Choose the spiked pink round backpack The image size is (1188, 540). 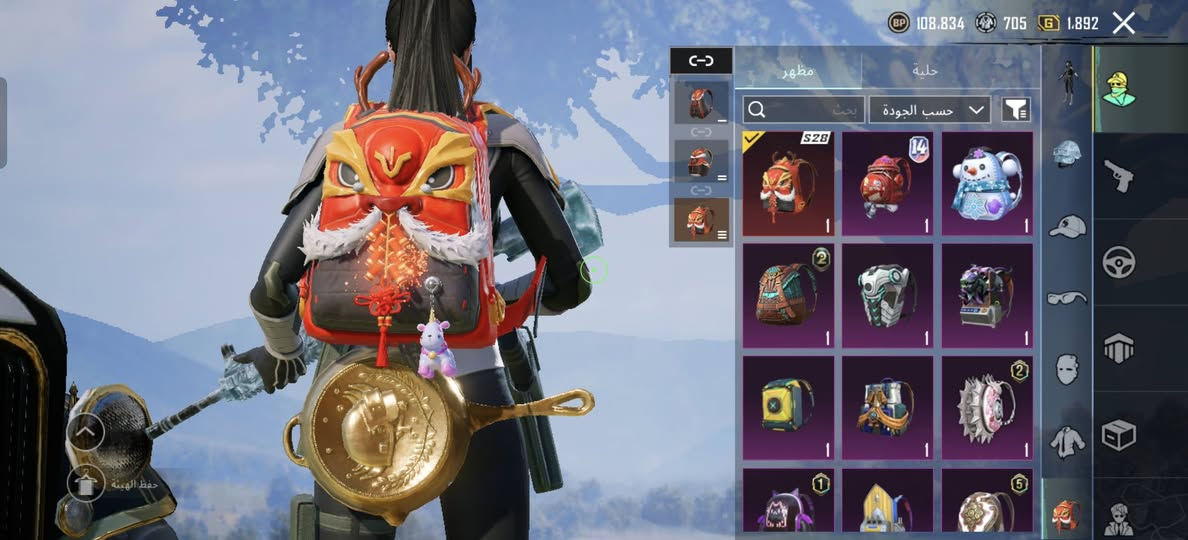(987, 406)
